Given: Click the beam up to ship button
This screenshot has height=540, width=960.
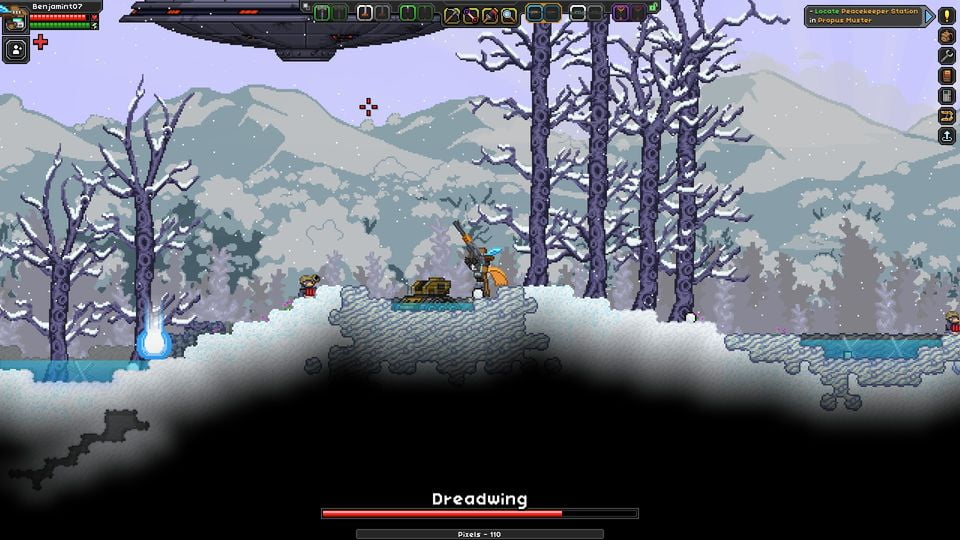Looking at the screenshot, I should pos(946,135).
